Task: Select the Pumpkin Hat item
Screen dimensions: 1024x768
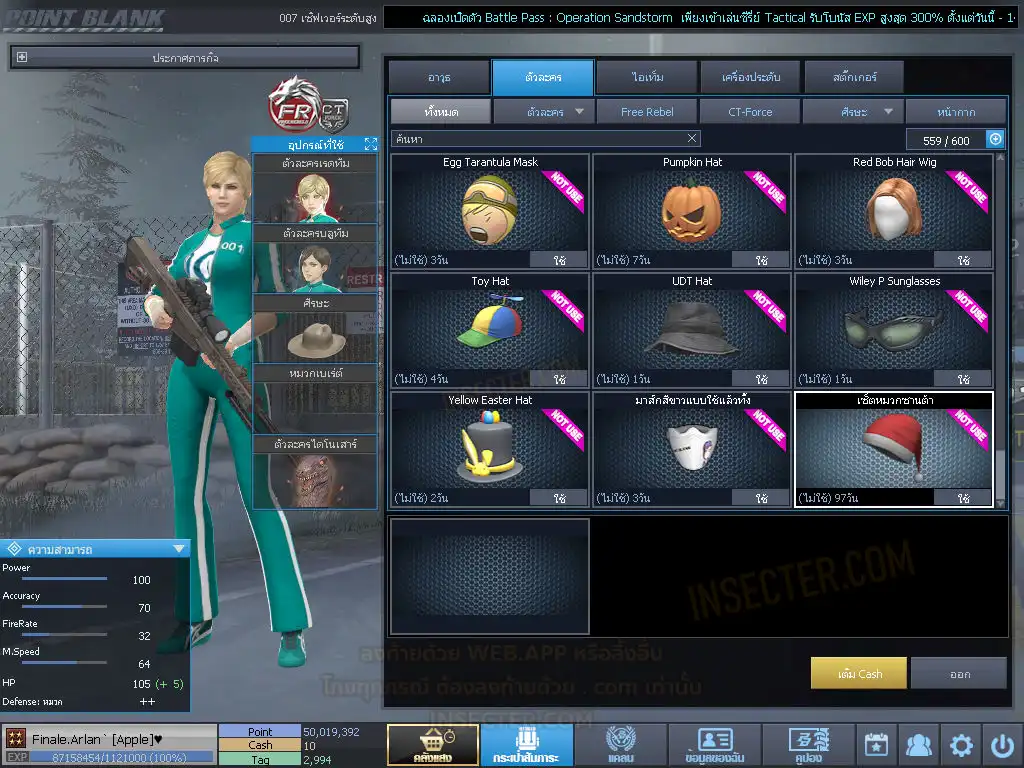Action: coord(692,210)
